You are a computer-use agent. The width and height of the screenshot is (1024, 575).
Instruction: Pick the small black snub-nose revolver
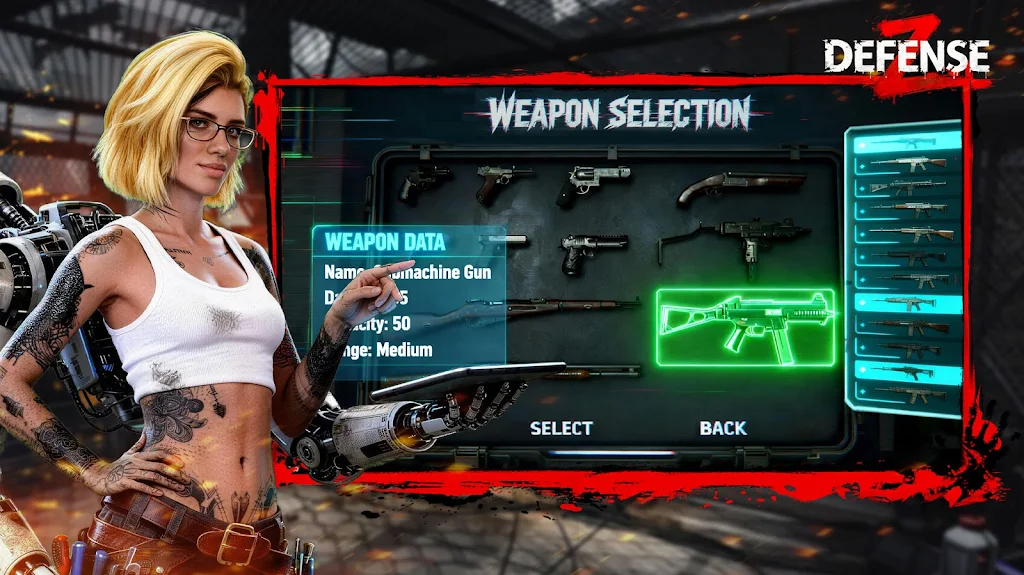pos(423,181)
